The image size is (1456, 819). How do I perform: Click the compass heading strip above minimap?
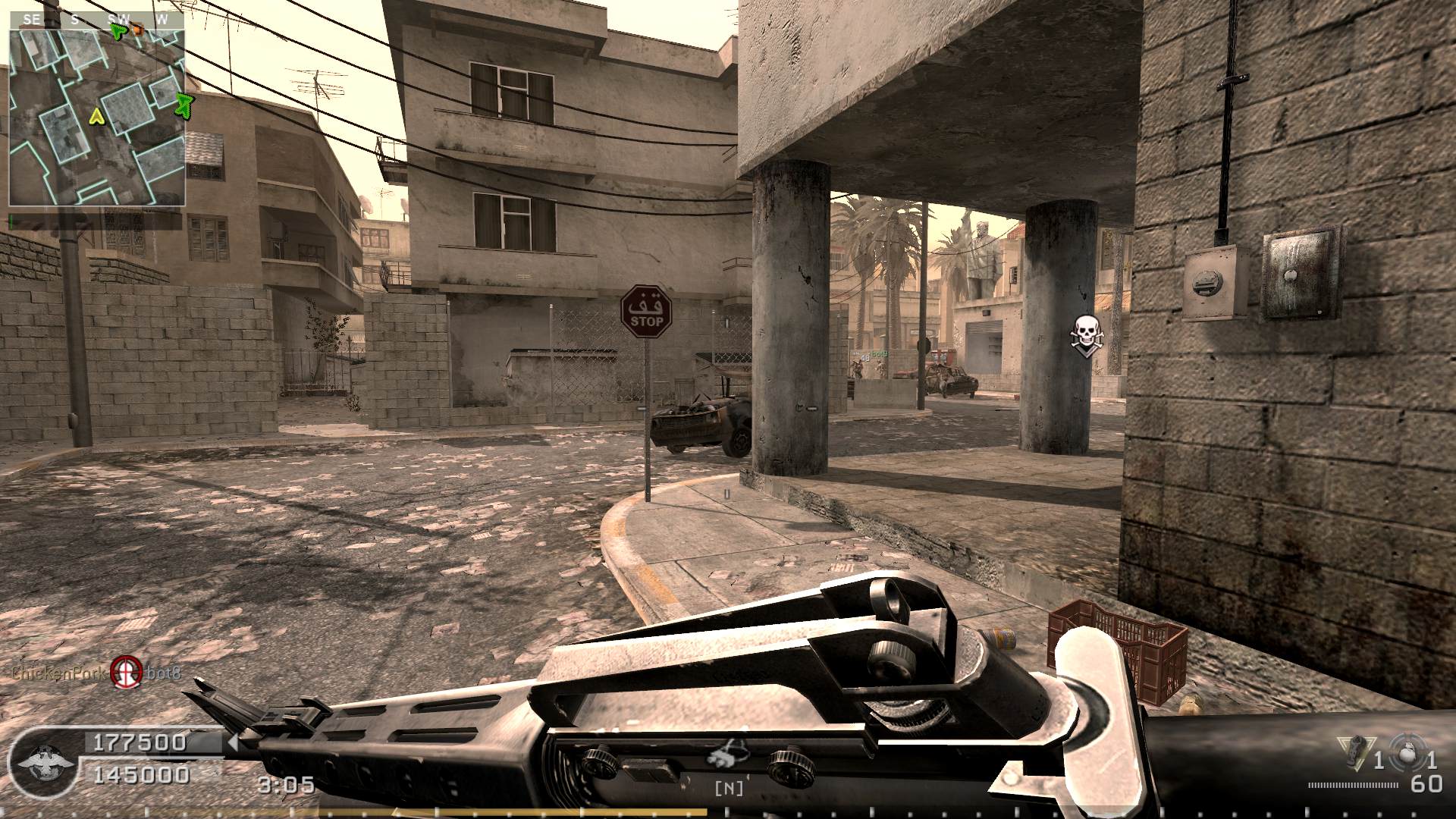coord(97,20)
